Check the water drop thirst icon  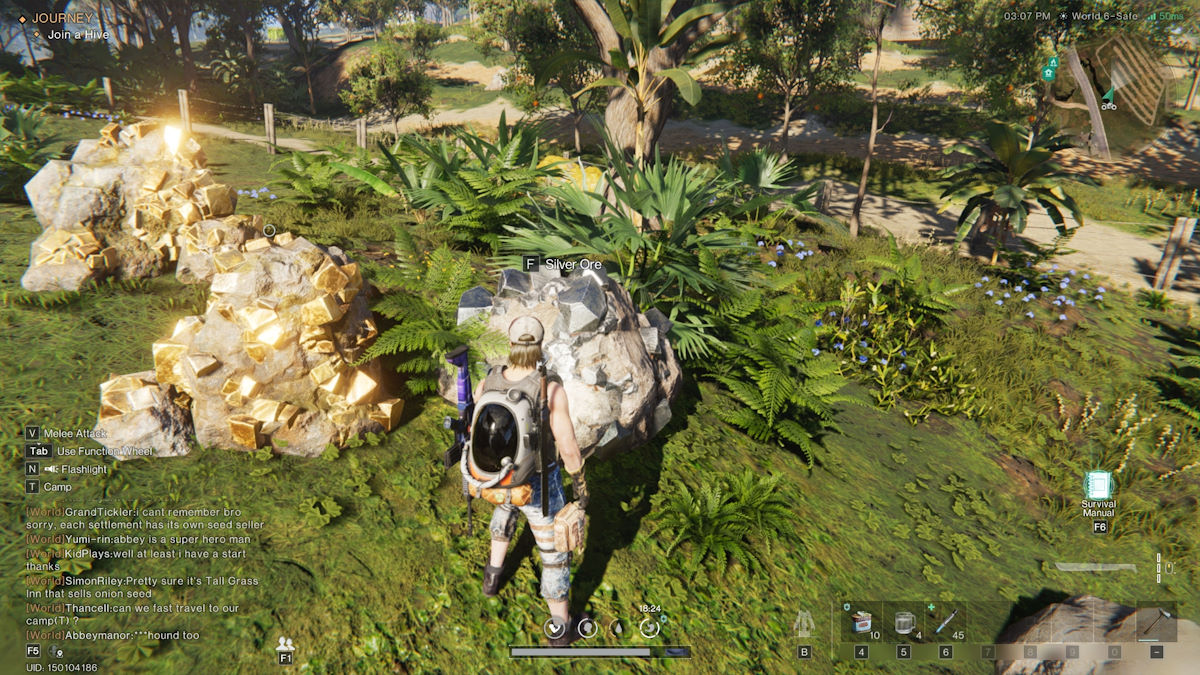pyautogui.click(x=618, y=628)
